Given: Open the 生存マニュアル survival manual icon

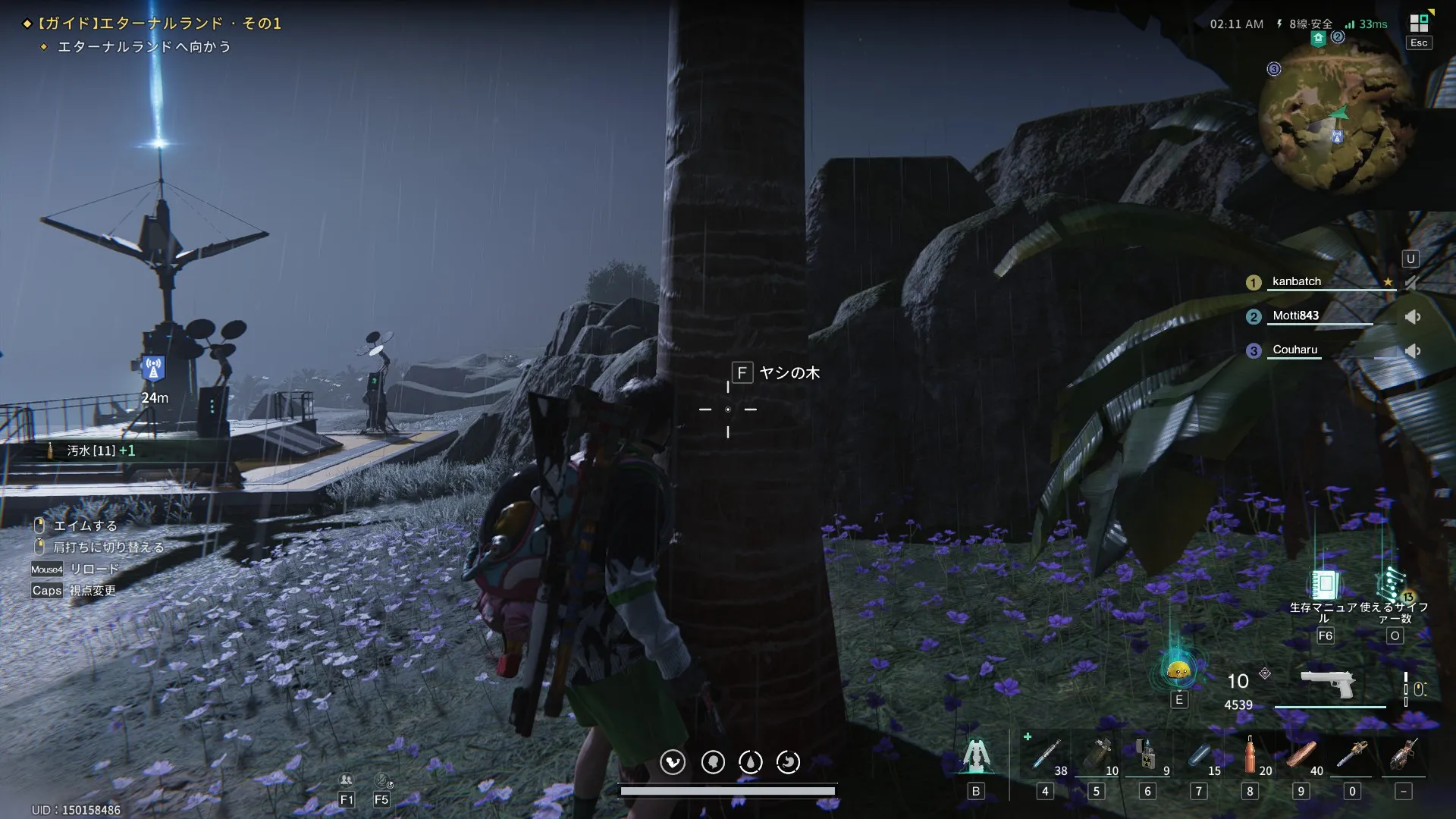Looking at the screenshot, I should (1325, 585).
